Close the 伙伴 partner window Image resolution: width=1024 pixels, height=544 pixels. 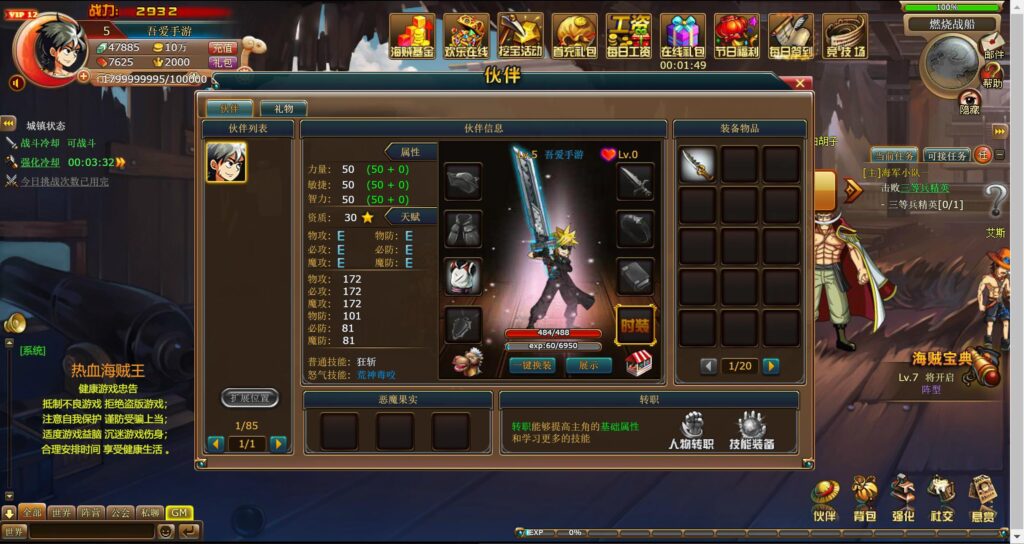coord(800,84)
